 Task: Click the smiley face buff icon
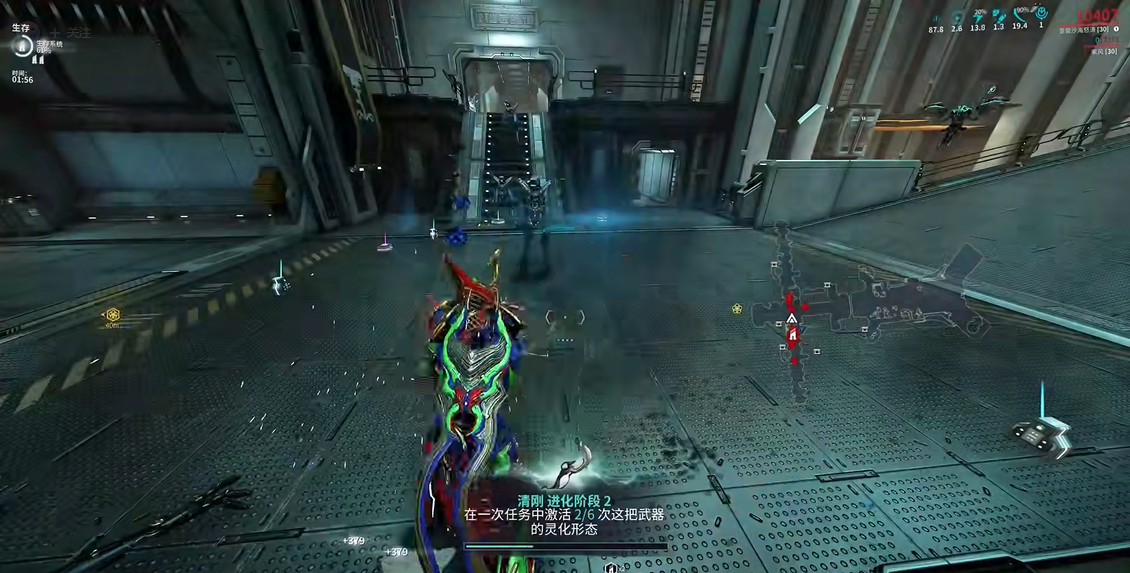point(1041,14)
